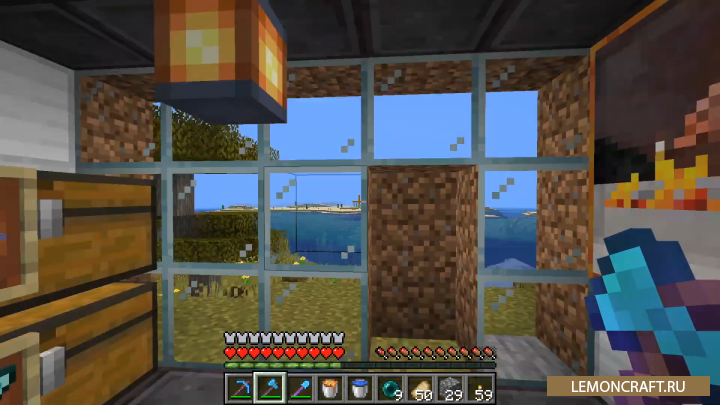Switch to the torch stack of 59
The width and height of the screenshot is (720, 405).
tap(480, 384)
